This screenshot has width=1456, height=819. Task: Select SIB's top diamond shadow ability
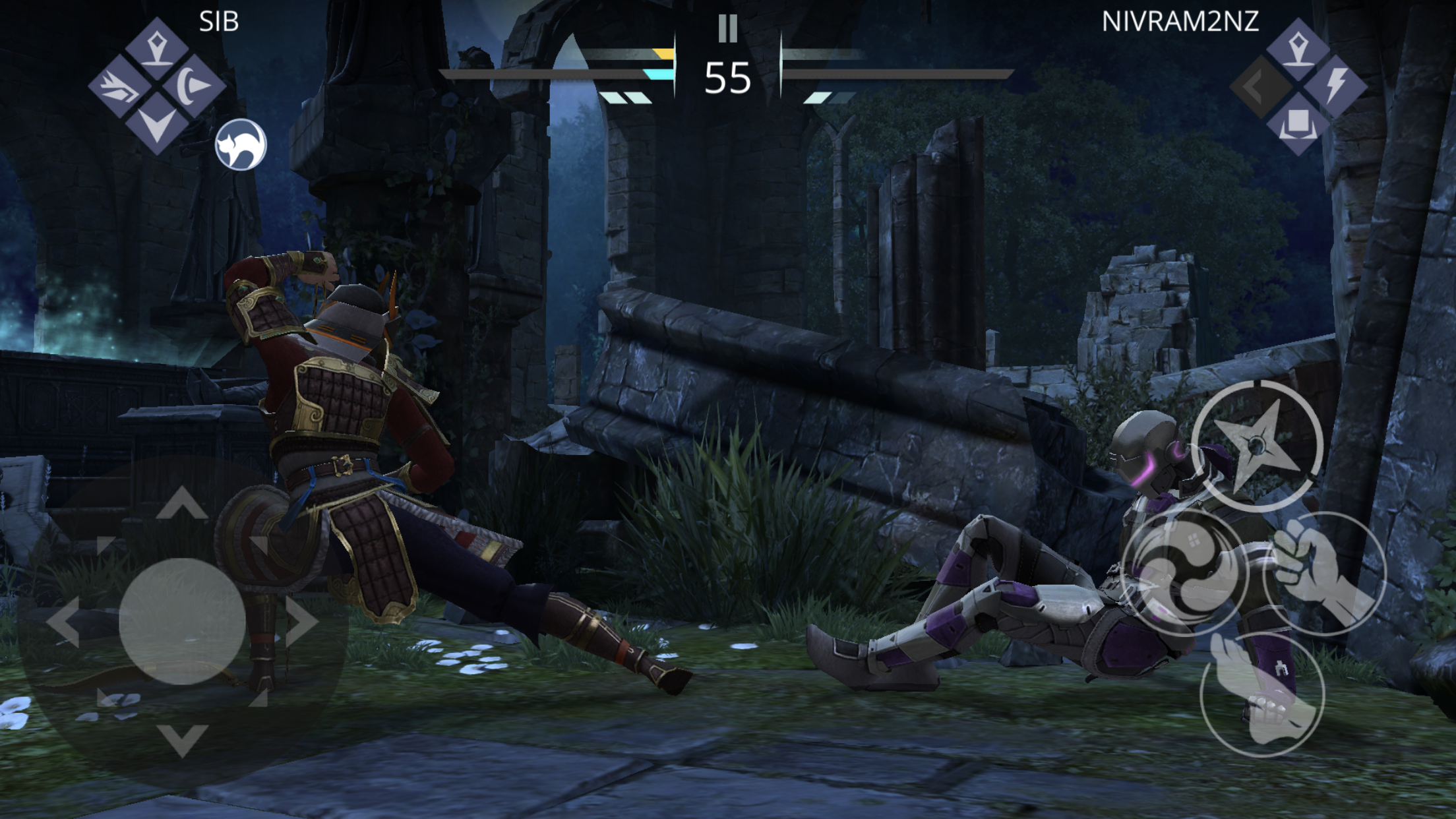coord(156,48)
